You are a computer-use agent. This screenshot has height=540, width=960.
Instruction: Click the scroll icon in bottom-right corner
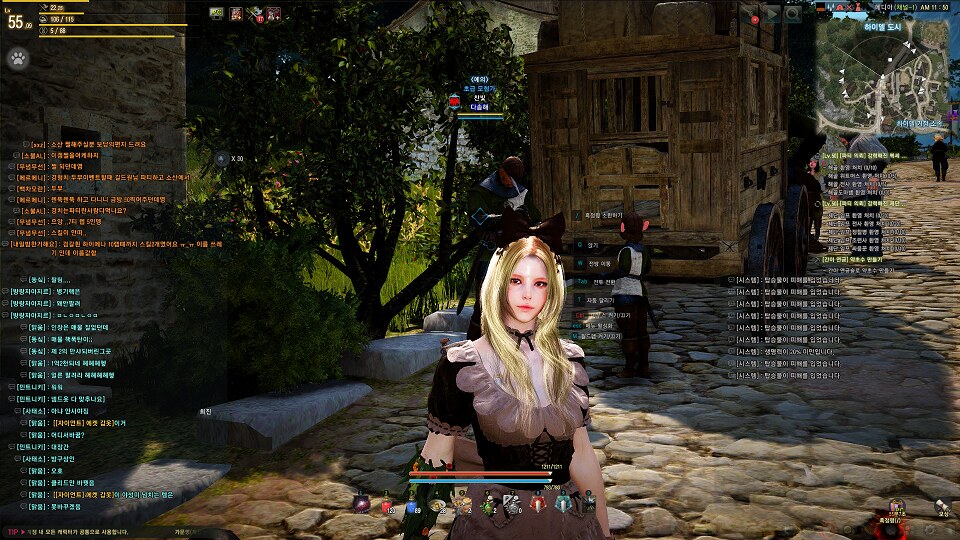(x=942, y=508)
